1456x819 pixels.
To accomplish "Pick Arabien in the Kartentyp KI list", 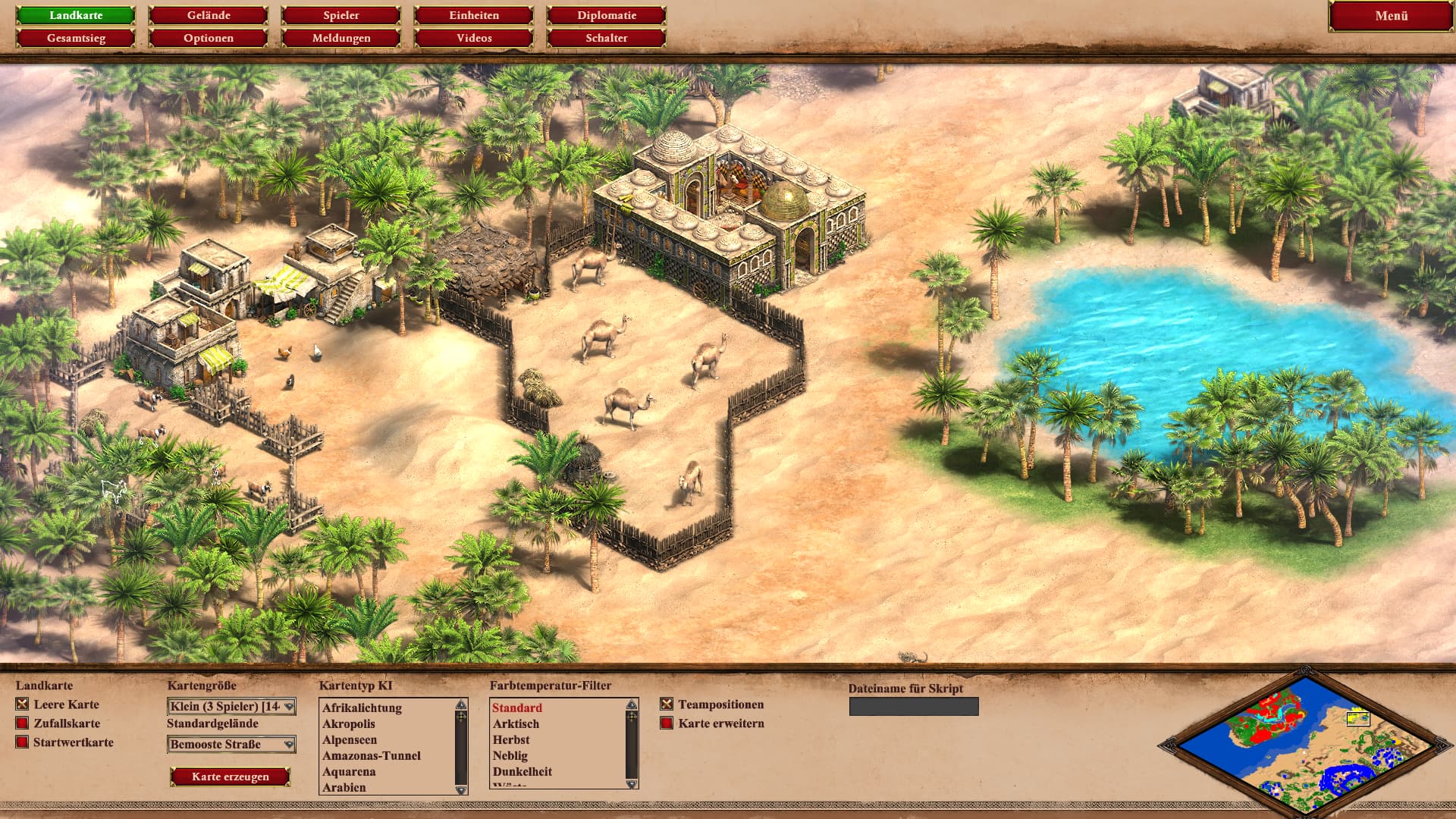I will pos(344,787).
